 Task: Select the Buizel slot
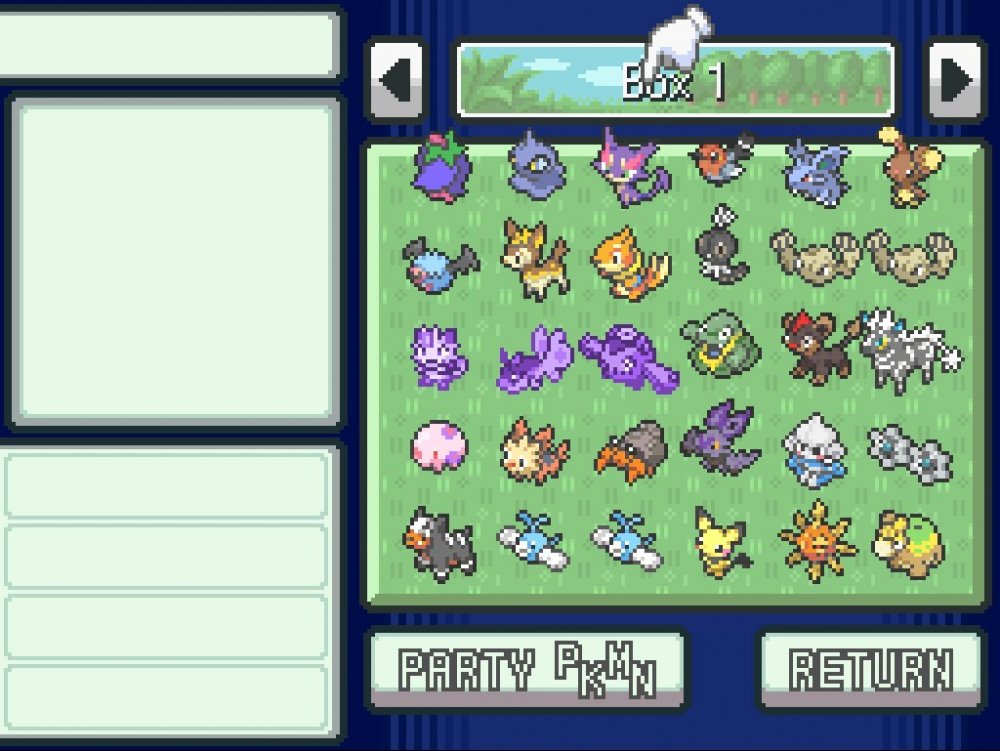tap(630, 262)
